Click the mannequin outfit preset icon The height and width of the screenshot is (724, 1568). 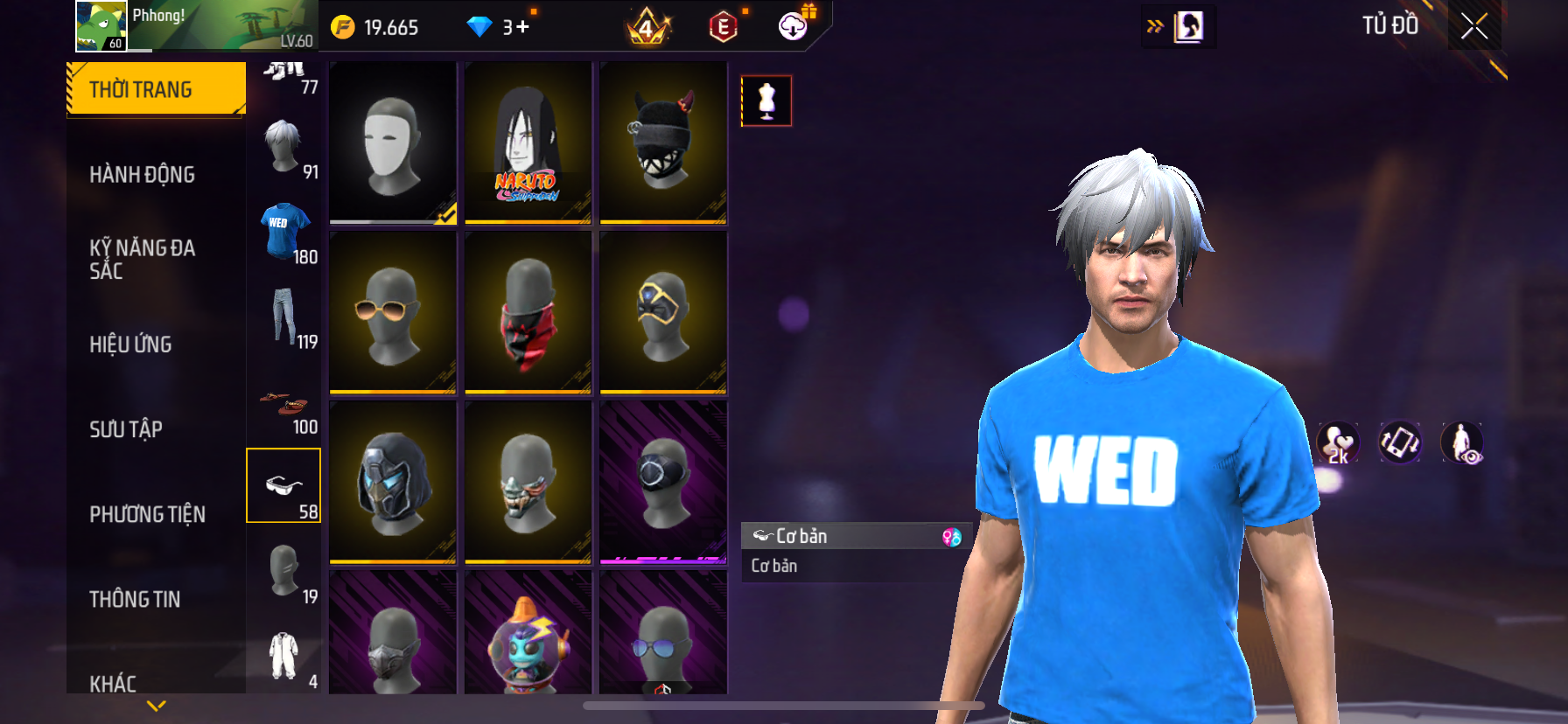(x=766, y=101)
